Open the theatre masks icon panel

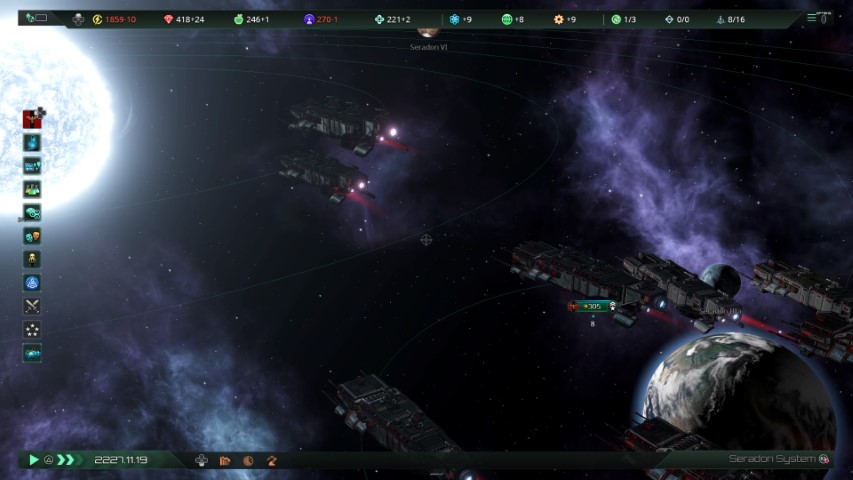32,236
